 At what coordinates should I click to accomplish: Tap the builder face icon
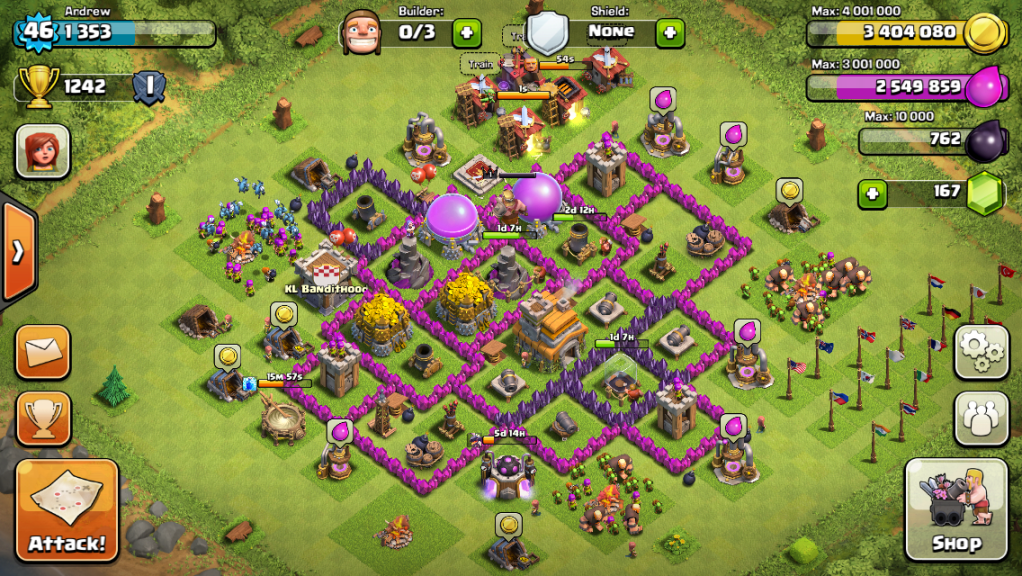(361, 33)
